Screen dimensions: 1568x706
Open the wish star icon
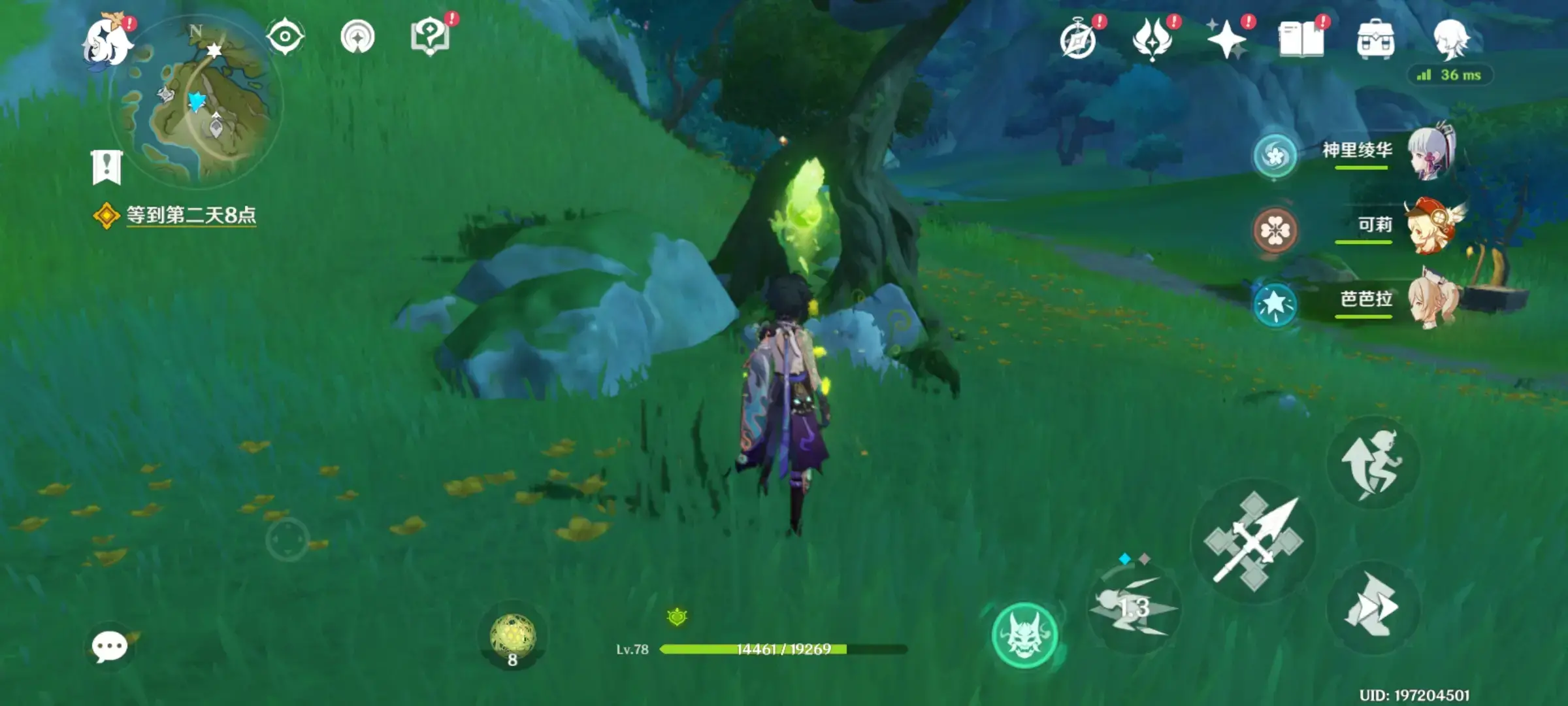tap(1226, 39)
